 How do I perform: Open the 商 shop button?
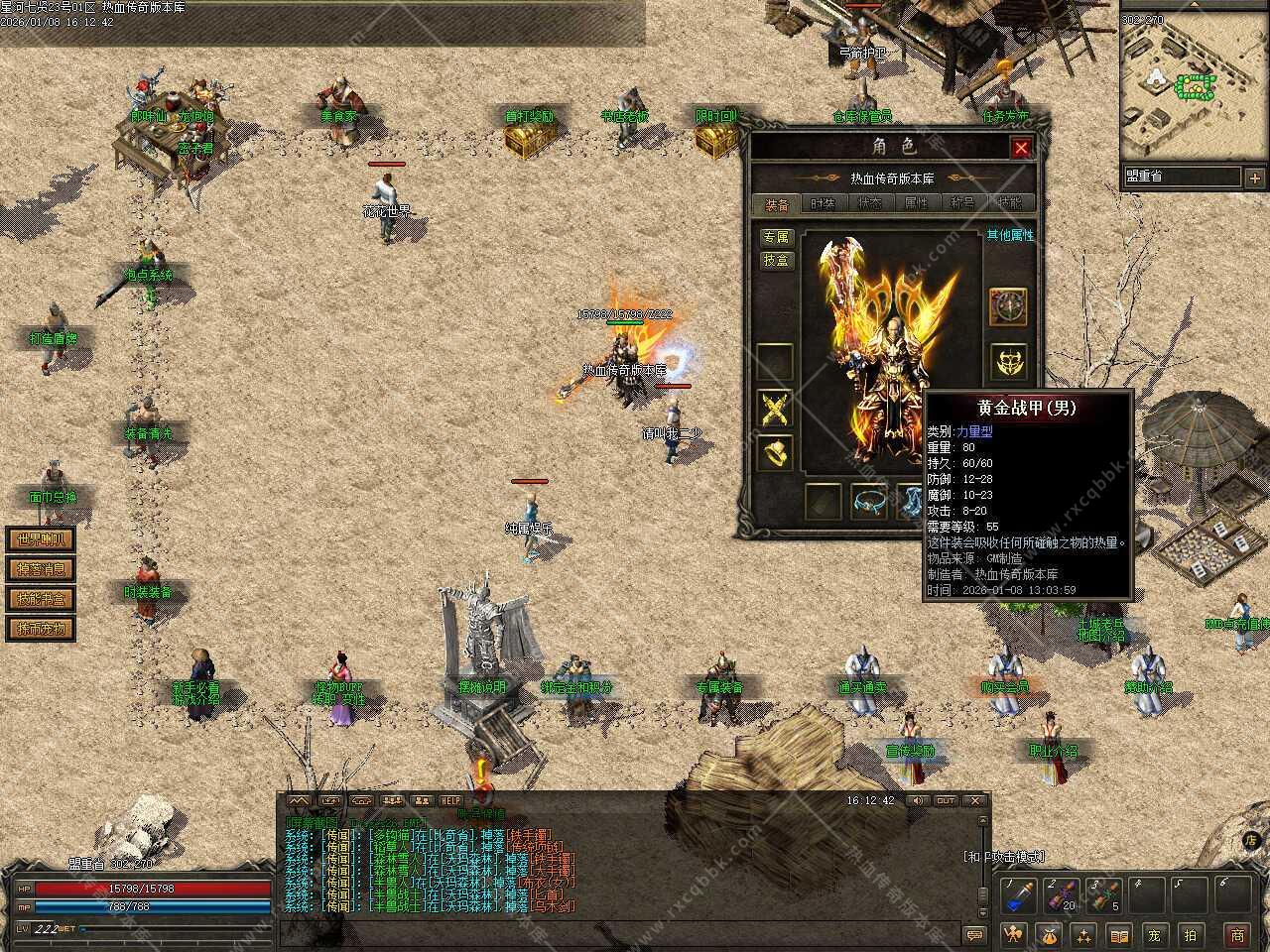click(1237, 934)
